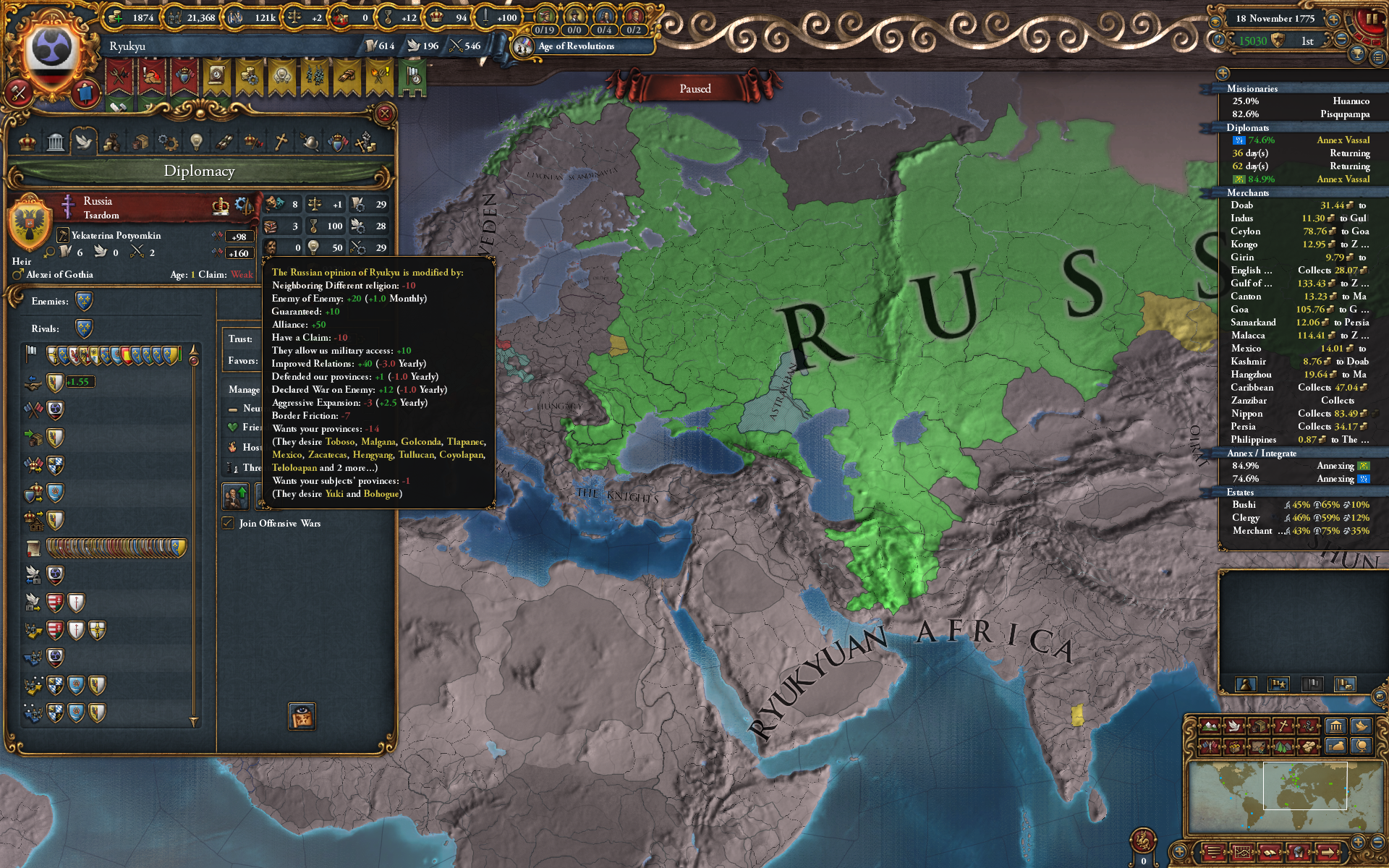The height and width of the screenshot is (868, 1389).
Task: Open religious map mode on the minimap
Action: 1283,726
